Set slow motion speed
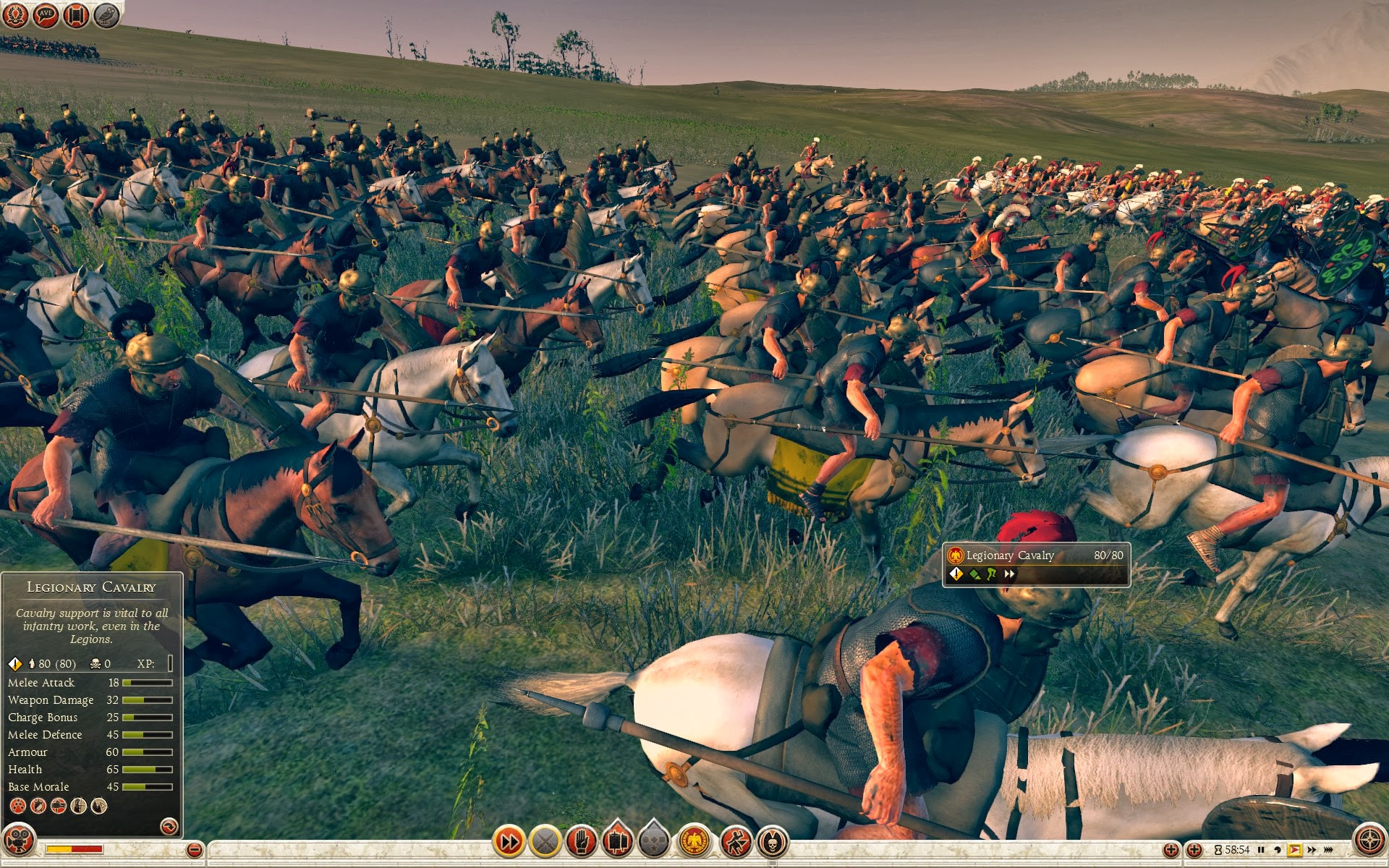Screen dimensions: 1389x868 1278,850
